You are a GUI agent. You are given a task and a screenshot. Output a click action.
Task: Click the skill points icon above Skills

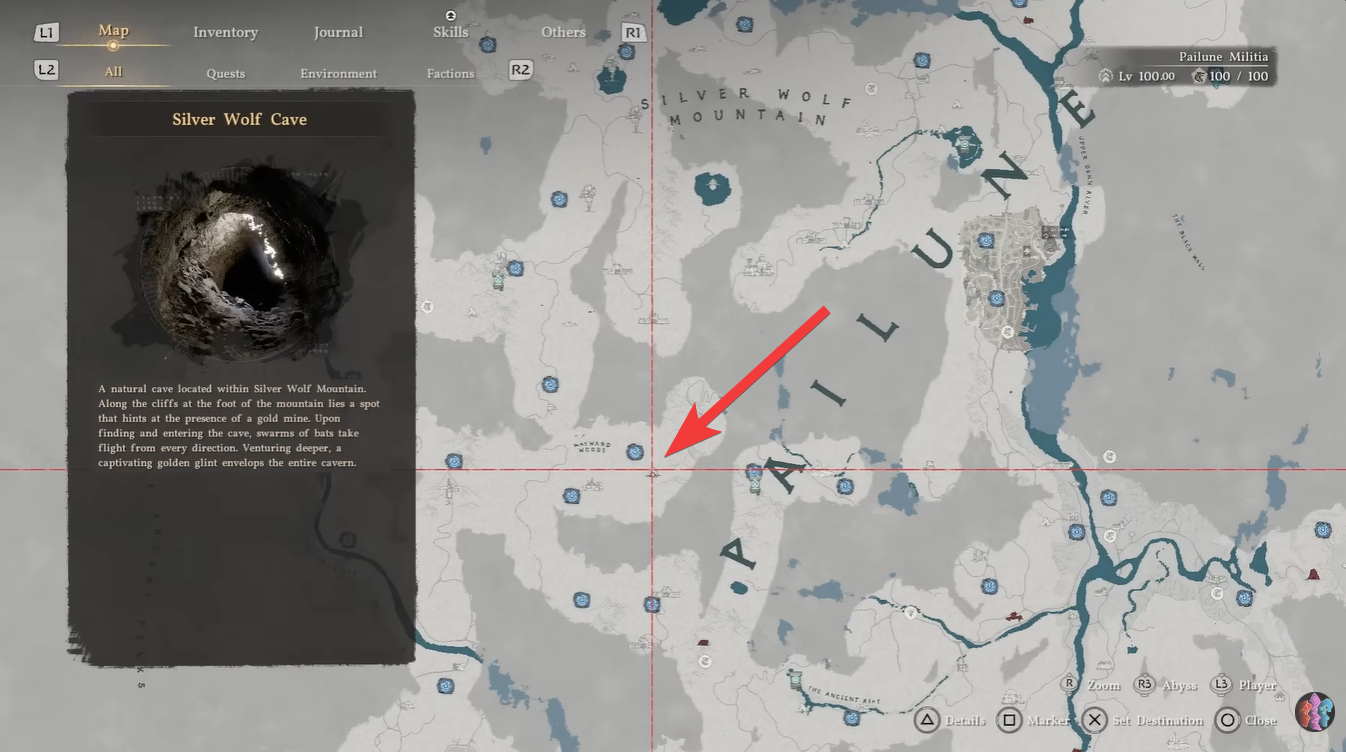pyautogui.click(x=450, y=16)
